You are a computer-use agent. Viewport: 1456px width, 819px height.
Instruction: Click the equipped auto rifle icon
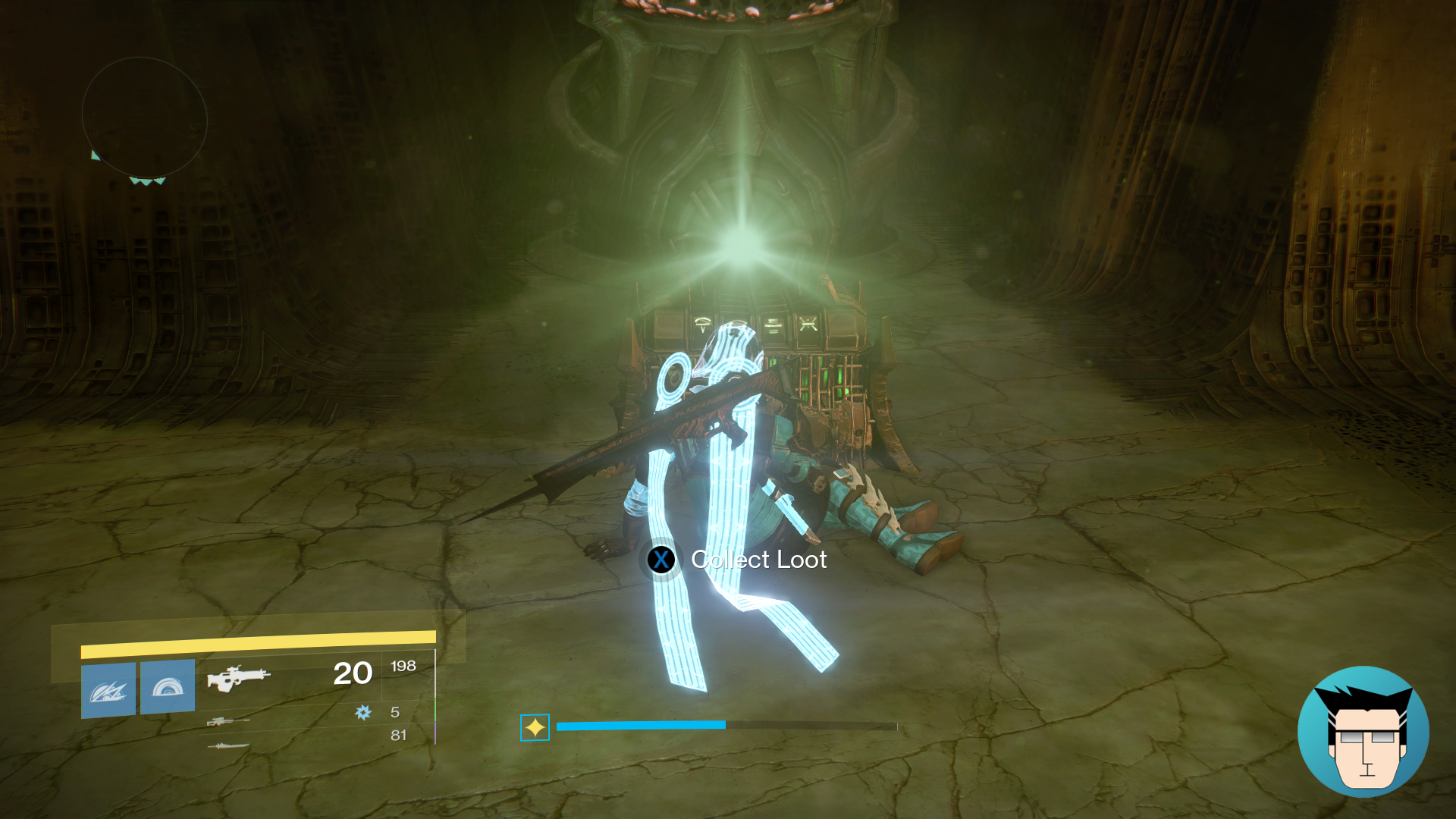[239, 679]
